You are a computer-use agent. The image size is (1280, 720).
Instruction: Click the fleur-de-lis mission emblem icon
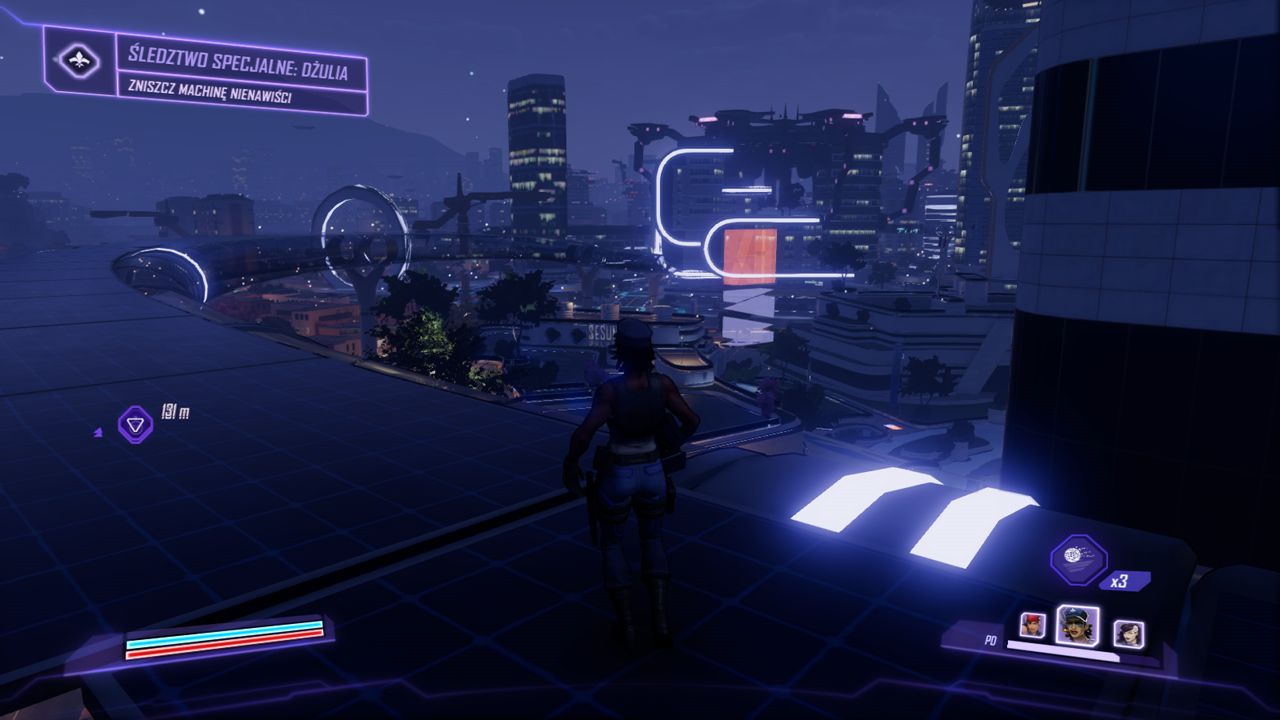coord(79,62)
